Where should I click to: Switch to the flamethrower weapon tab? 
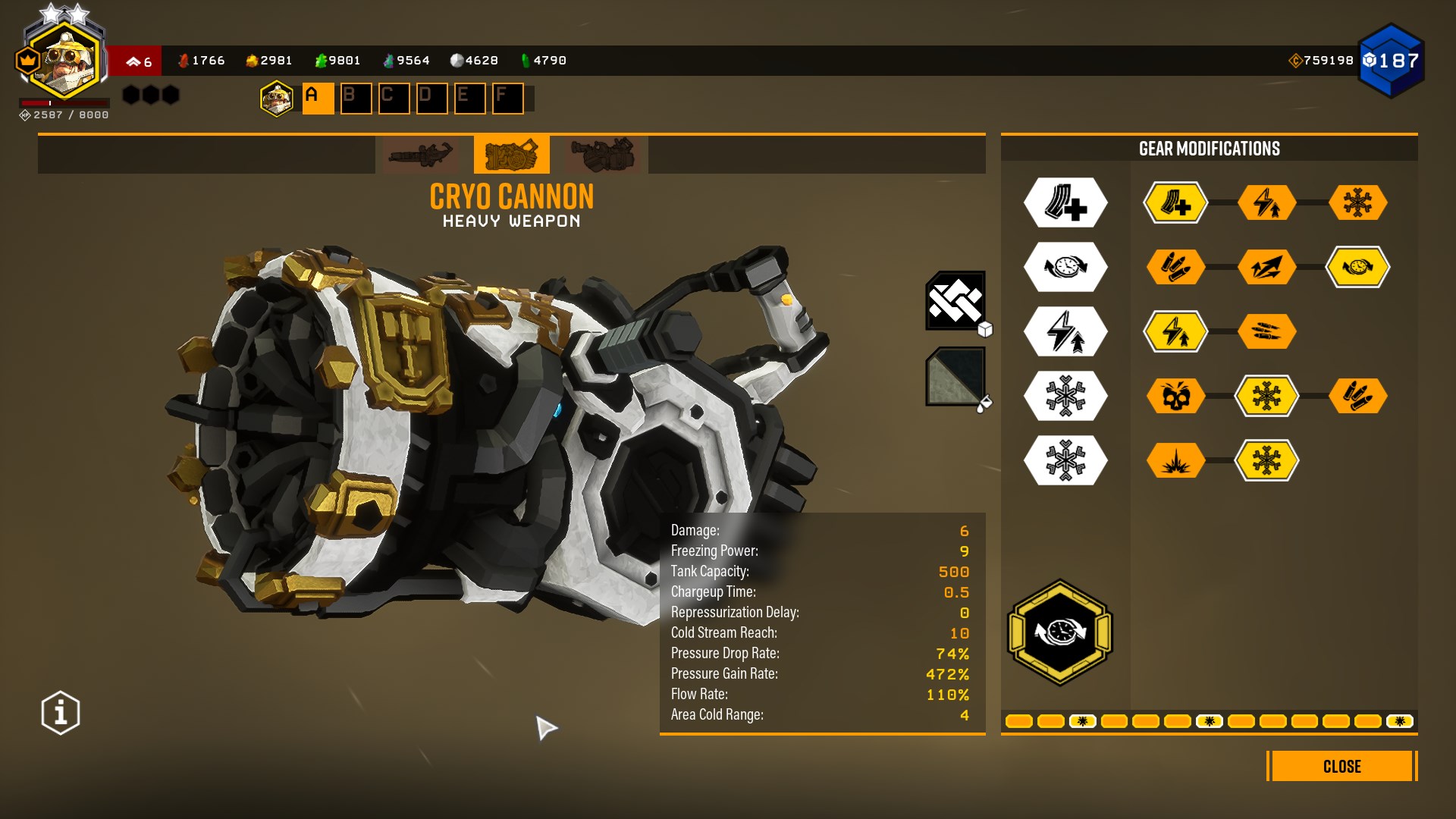click(x=420, y=155)
